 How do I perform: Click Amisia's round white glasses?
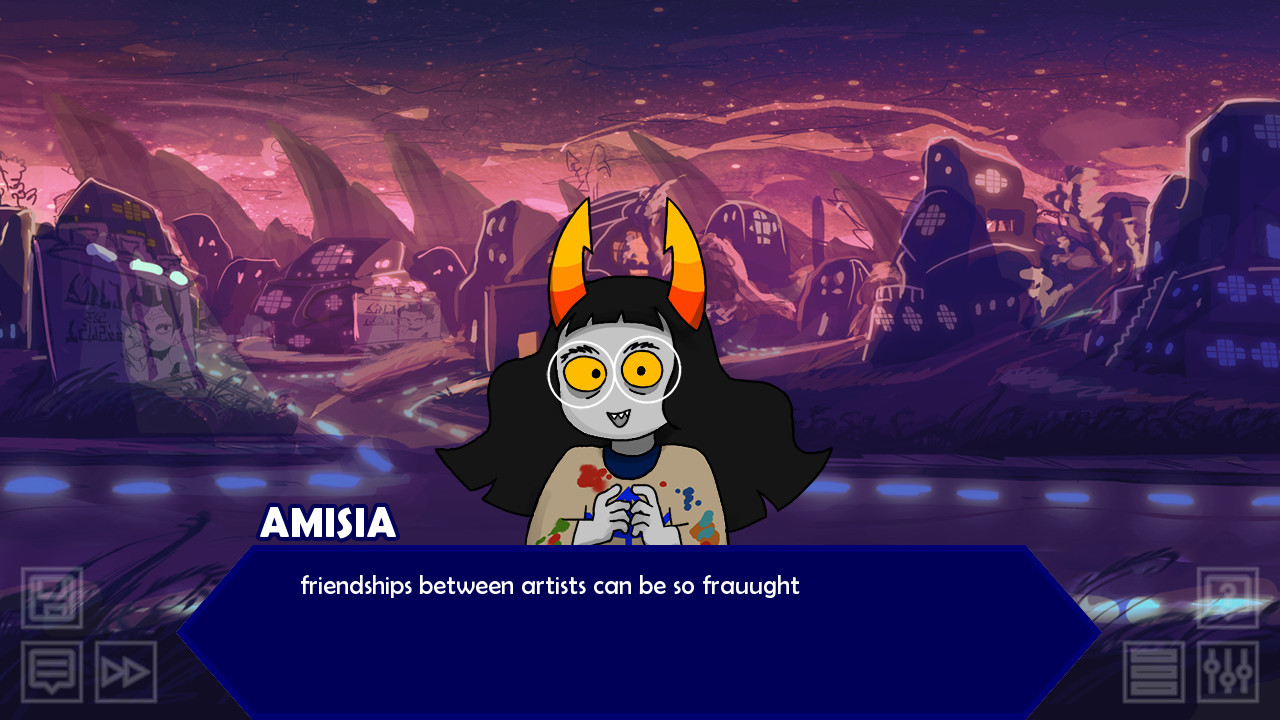pos(615,375)
